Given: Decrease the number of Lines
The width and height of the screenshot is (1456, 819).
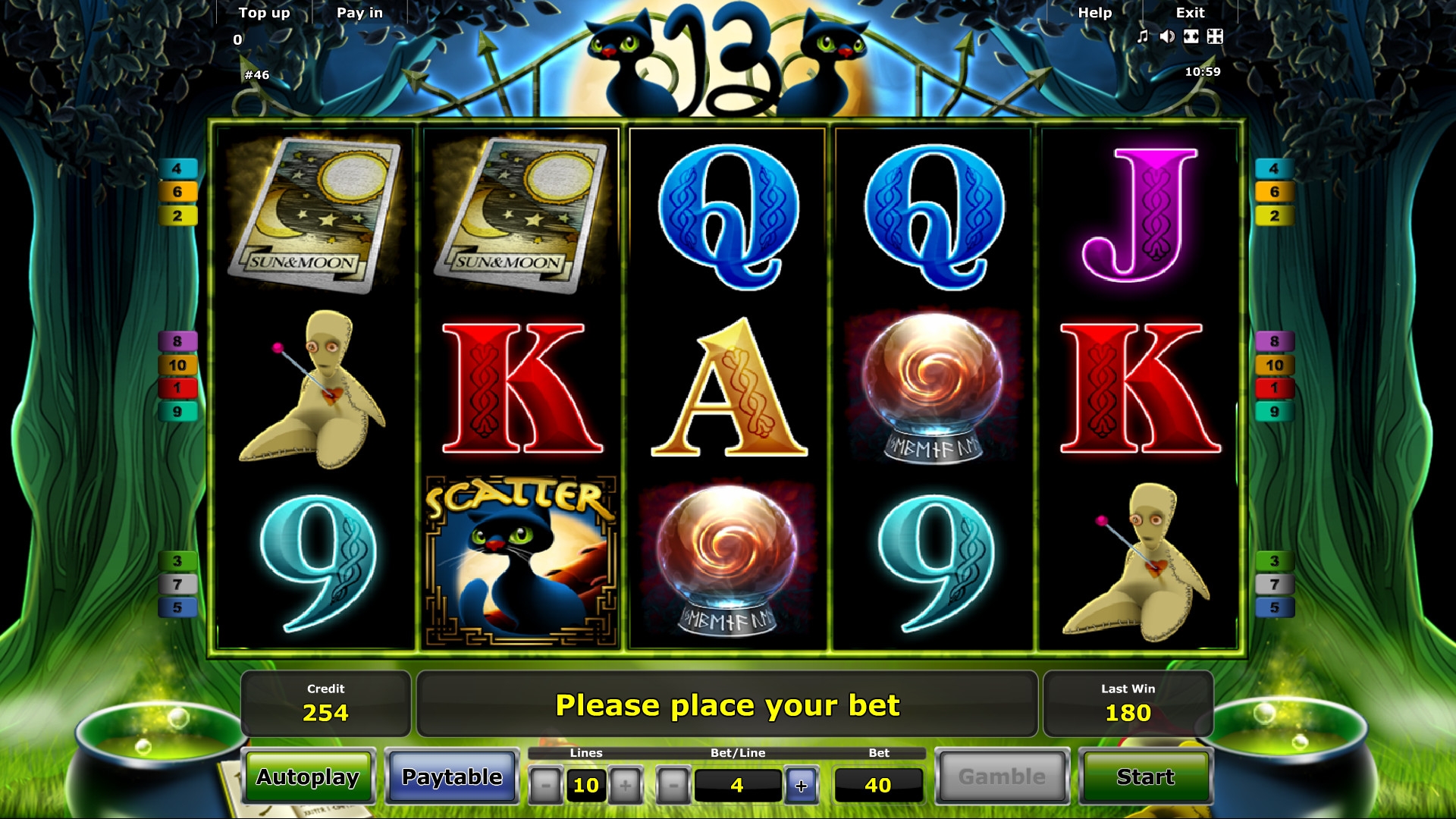Looking at the screenshot, I should pos(545,786).
